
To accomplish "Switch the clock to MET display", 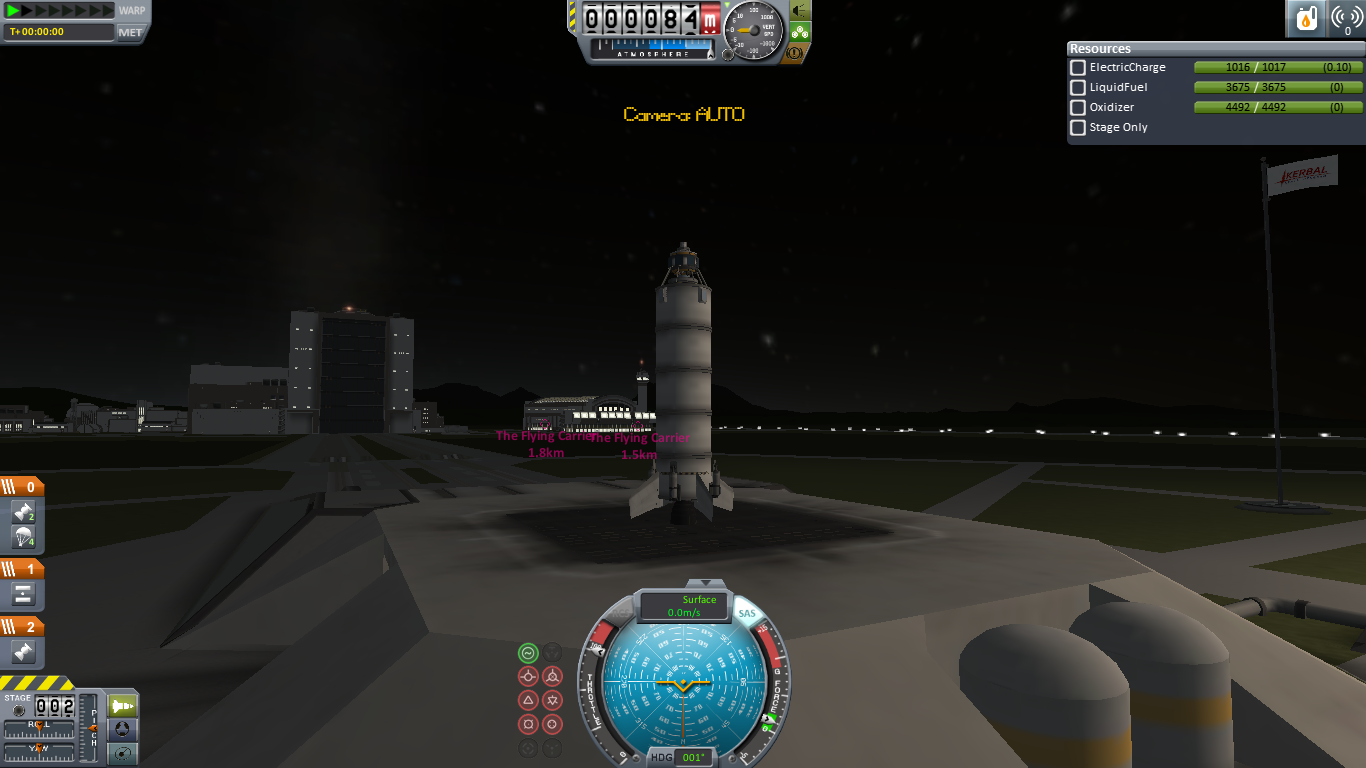I will pos(131,32).
